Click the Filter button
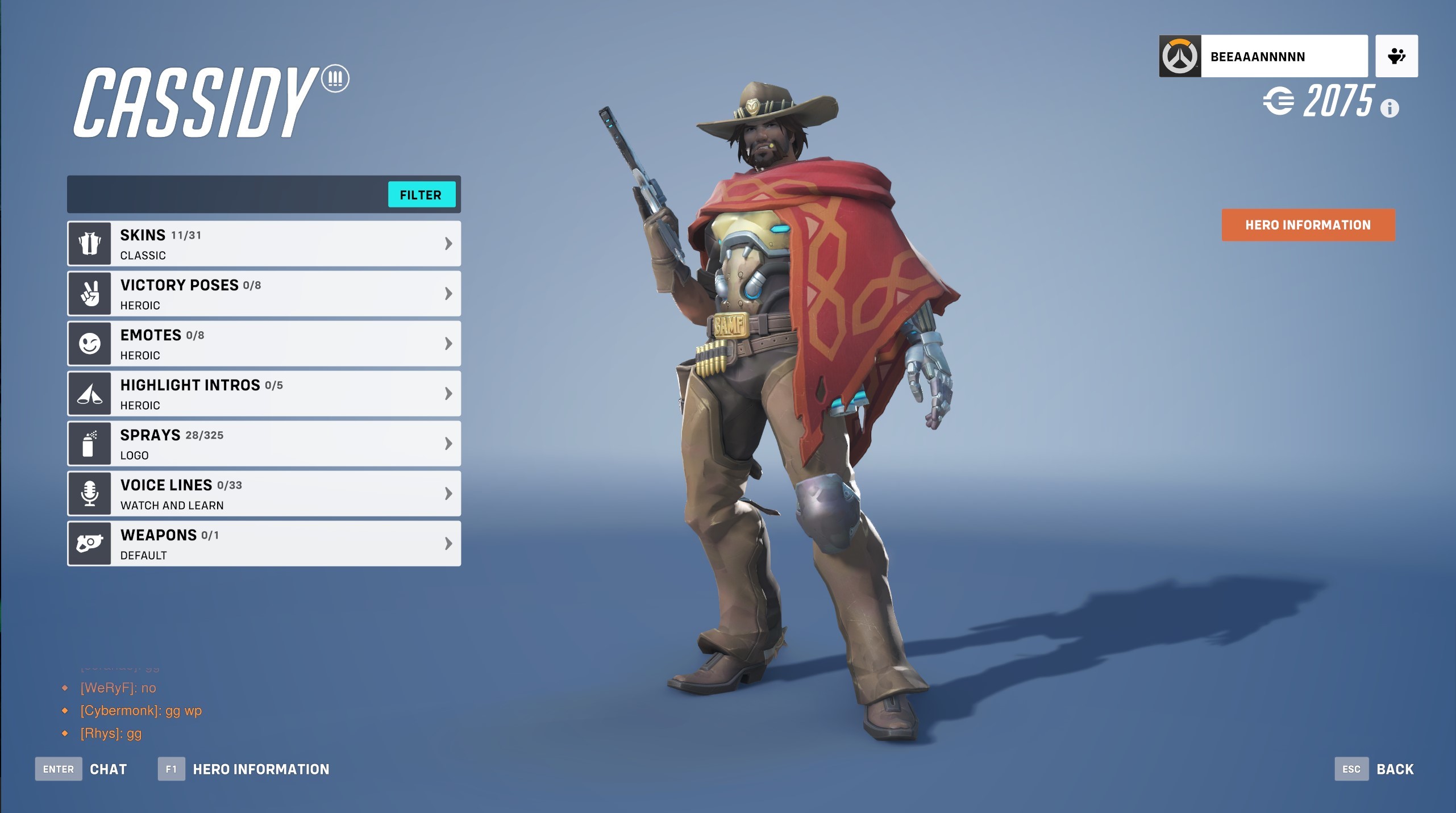The height and width of the screenshot is (813, 1456). point(422,195)
